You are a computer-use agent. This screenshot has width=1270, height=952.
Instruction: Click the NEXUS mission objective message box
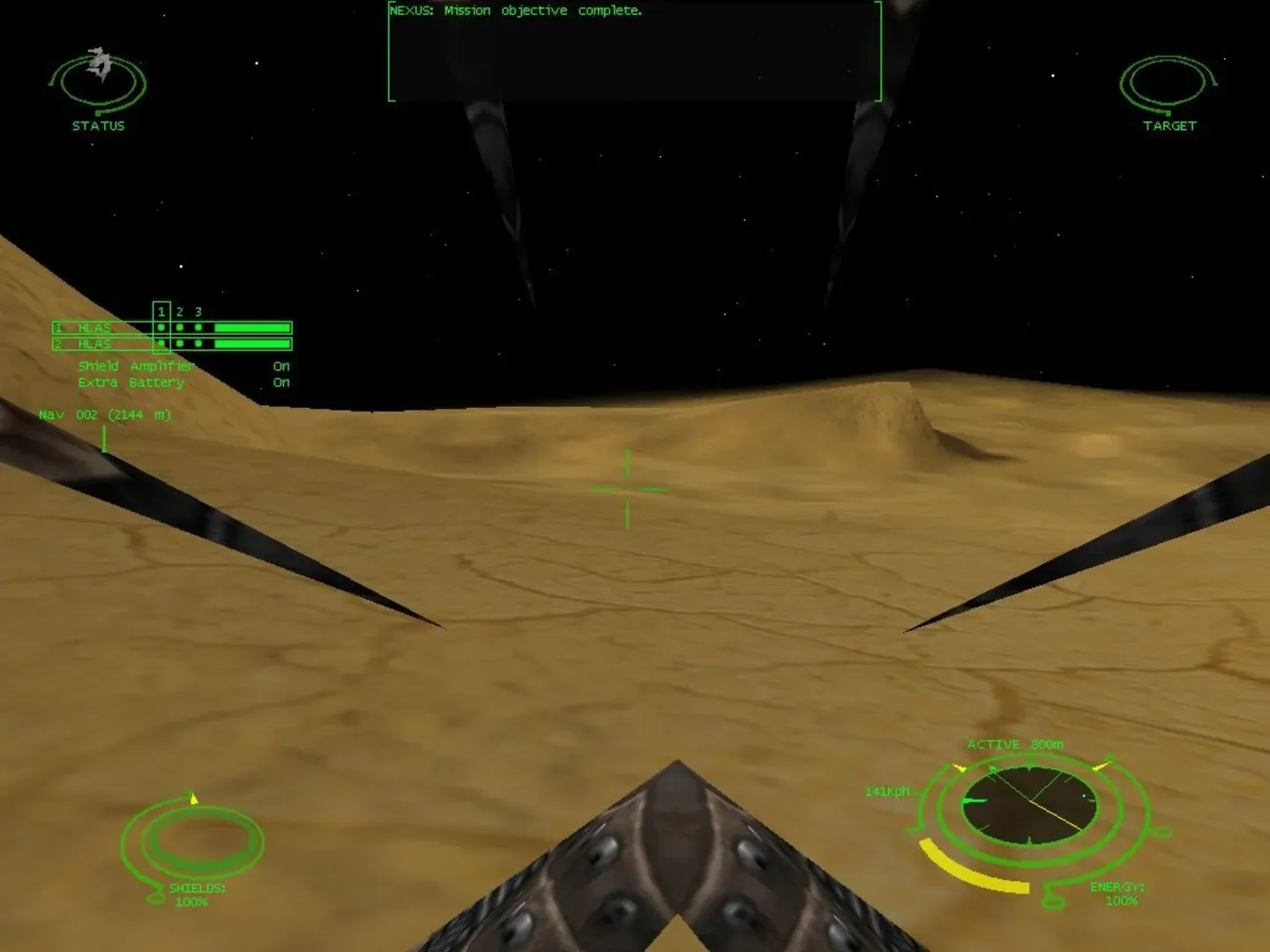(x=633, y=52)
